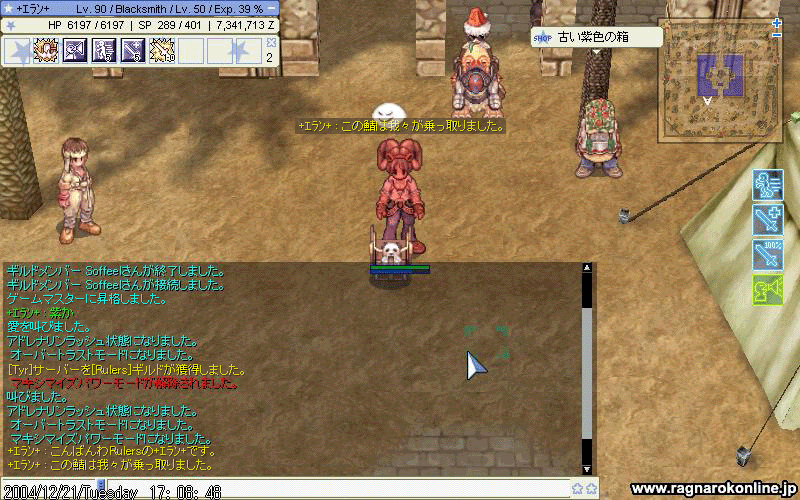This screenshot has width=800, height=500.
Task: Click the 100% sword status icon
Action: point(767,254)
